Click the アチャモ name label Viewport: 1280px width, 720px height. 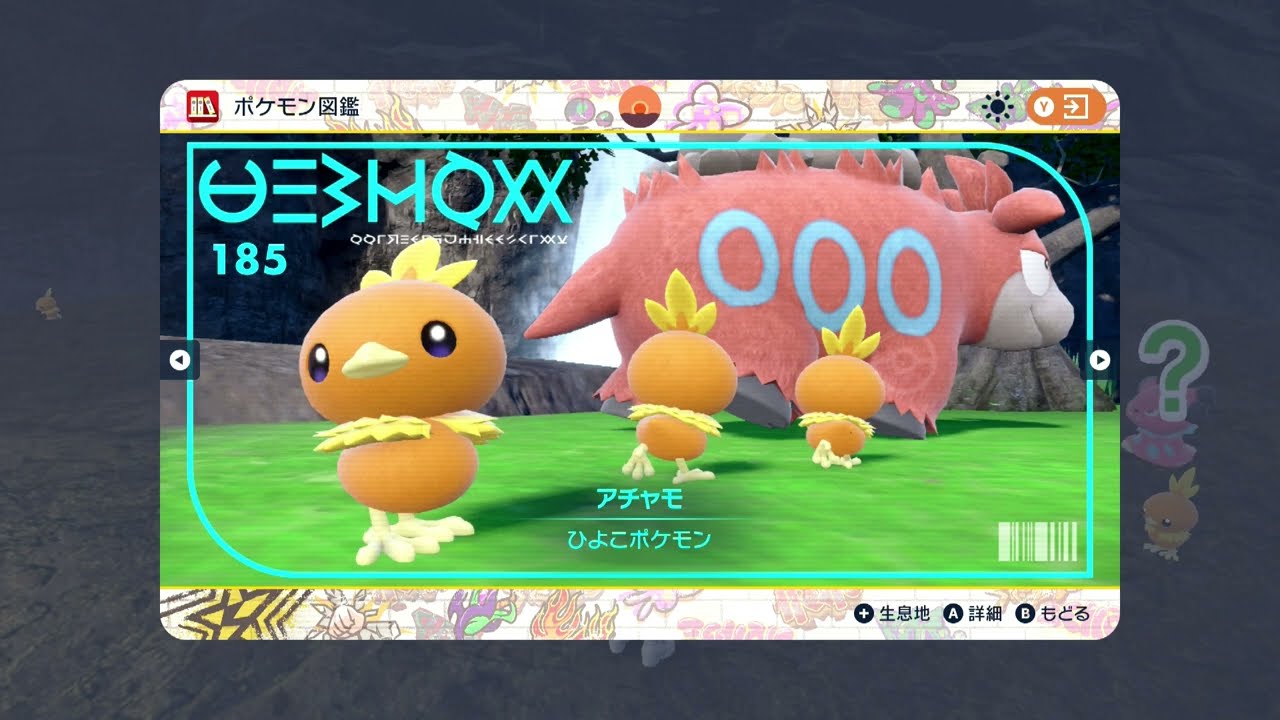[x=640, y=500]
